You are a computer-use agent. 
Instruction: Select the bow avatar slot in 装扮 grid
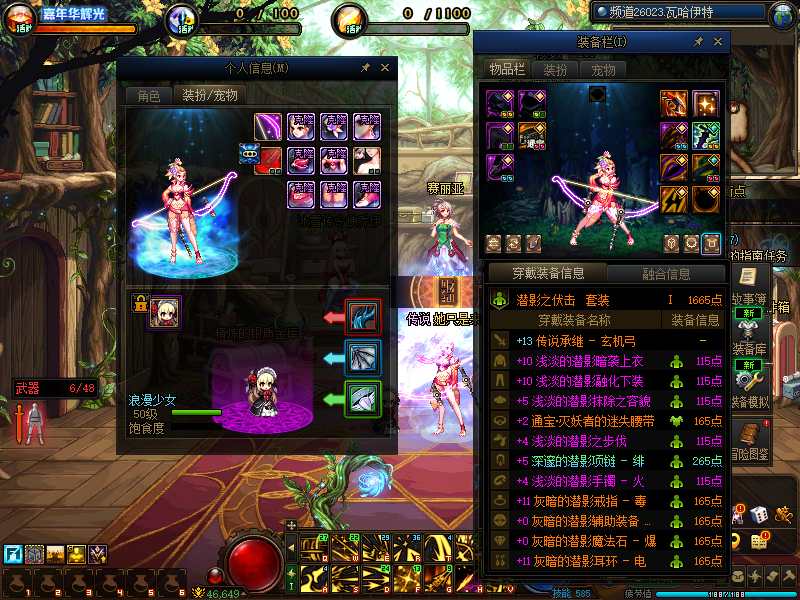click(x=268, y=127)
